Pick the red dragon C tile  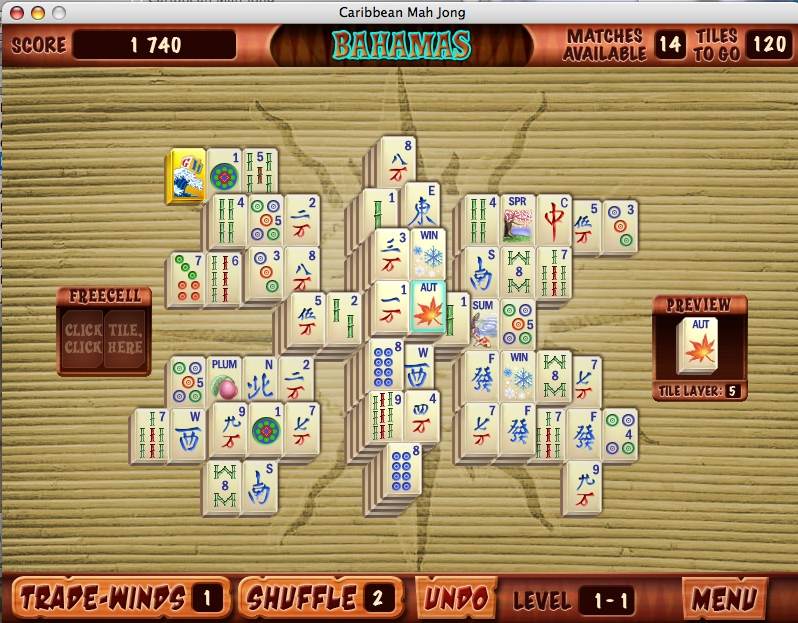point(555,220)
